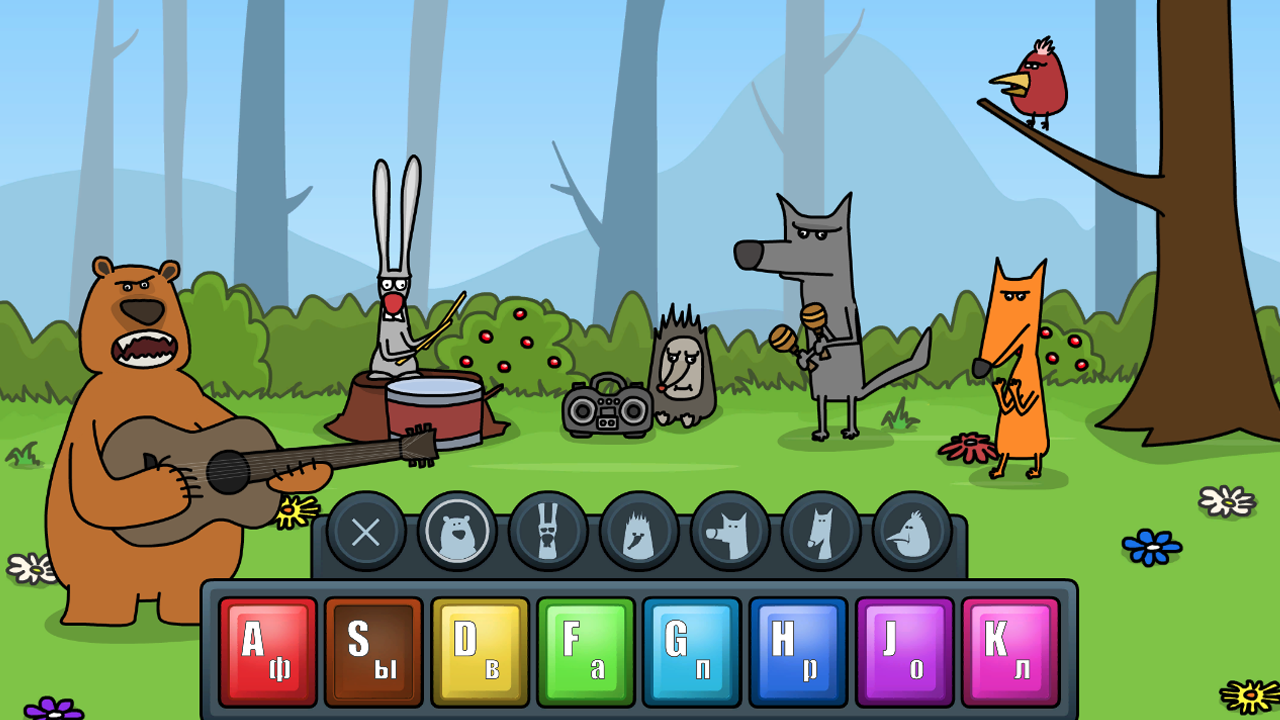
Task: Select the wolf icon in the character bar
Action: coord(728,533)
